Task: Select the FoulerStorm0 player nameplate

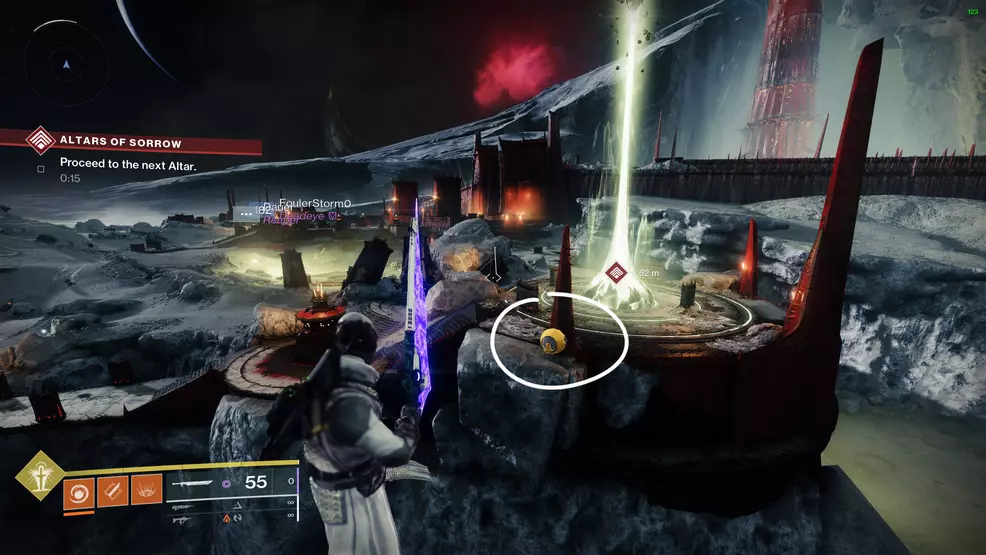Action: point(315,202)
